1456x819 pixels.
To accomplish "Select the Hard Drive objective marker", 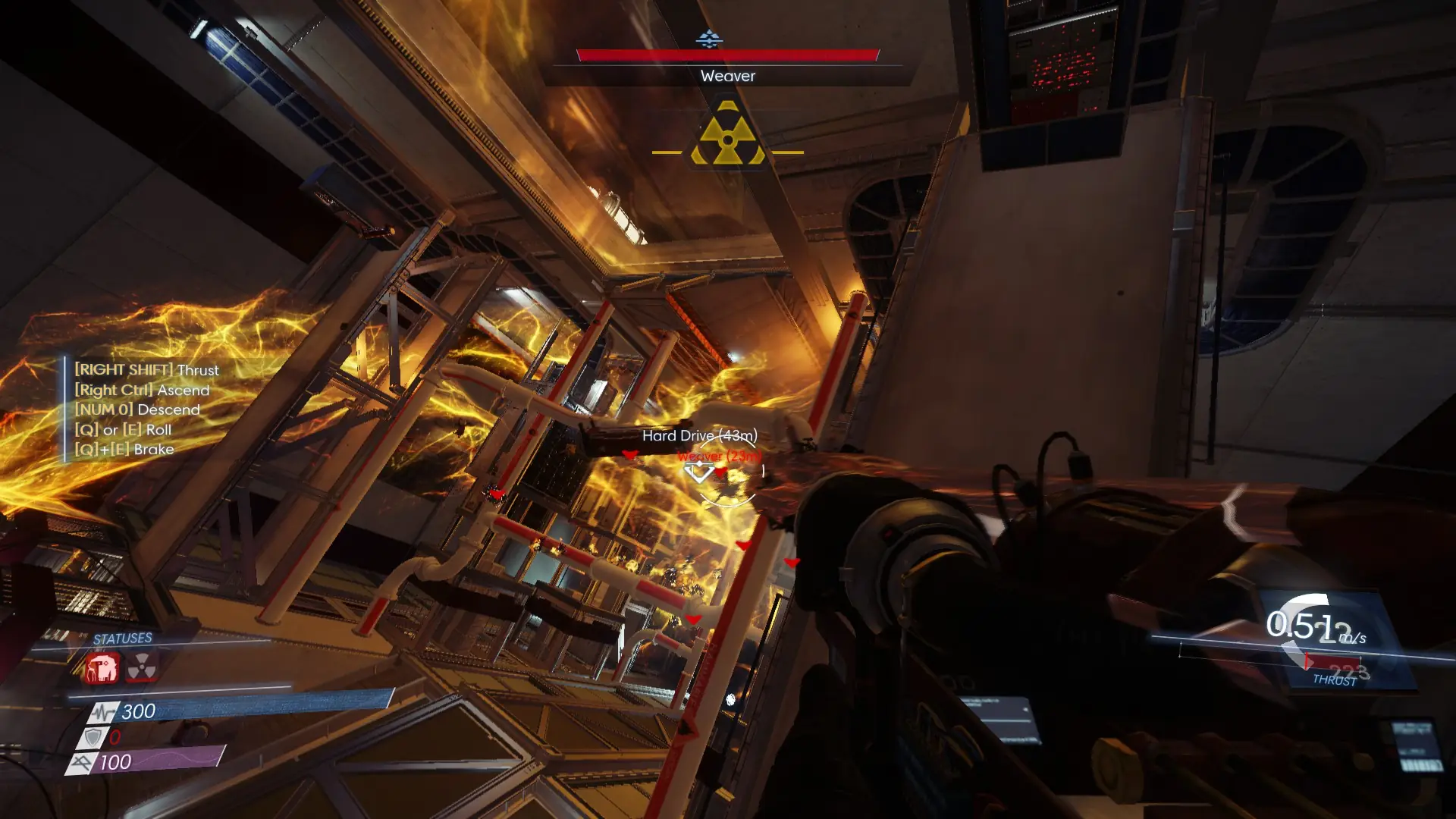I will [x=699, y=435].
